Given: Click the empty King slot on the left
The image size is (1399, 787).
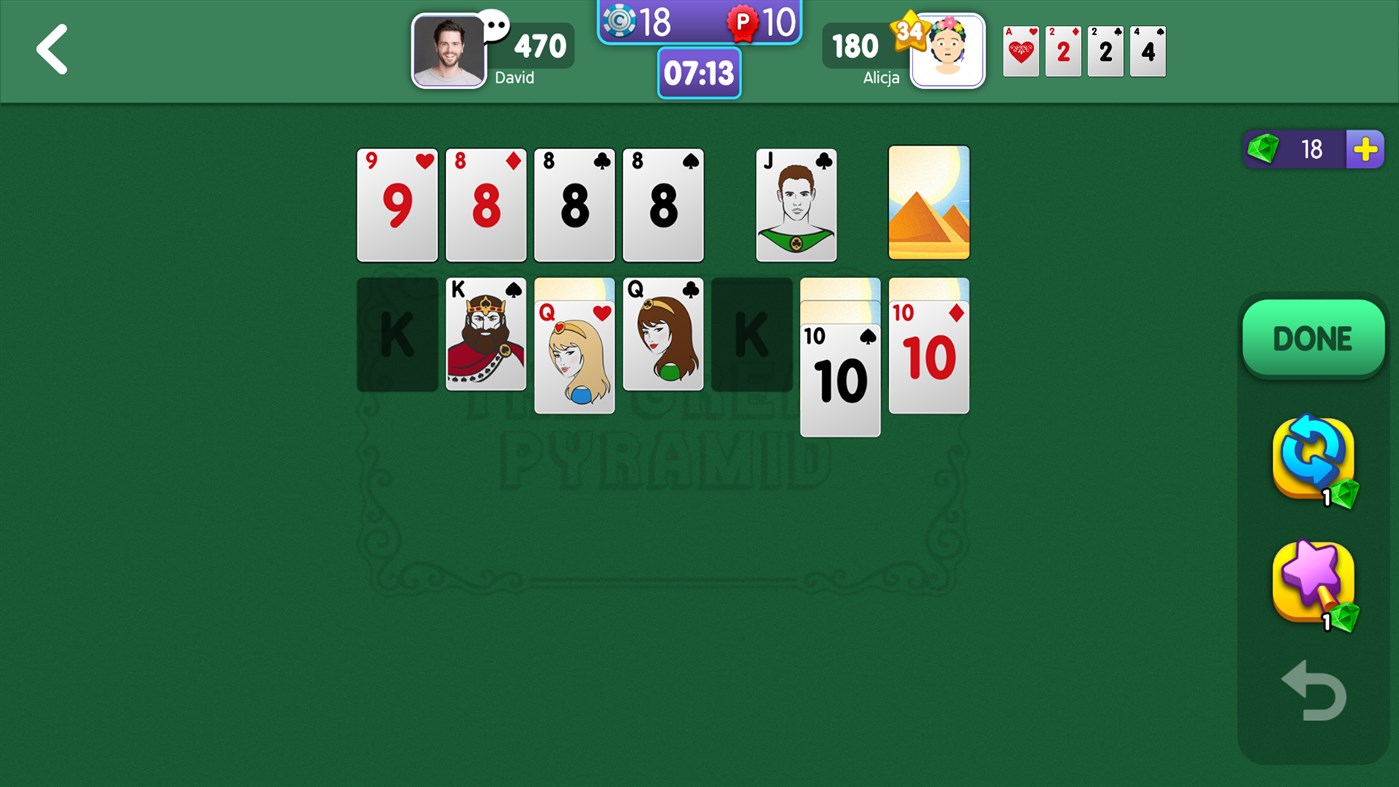Looking at the screenshot, I should click(x=396, y=334).
